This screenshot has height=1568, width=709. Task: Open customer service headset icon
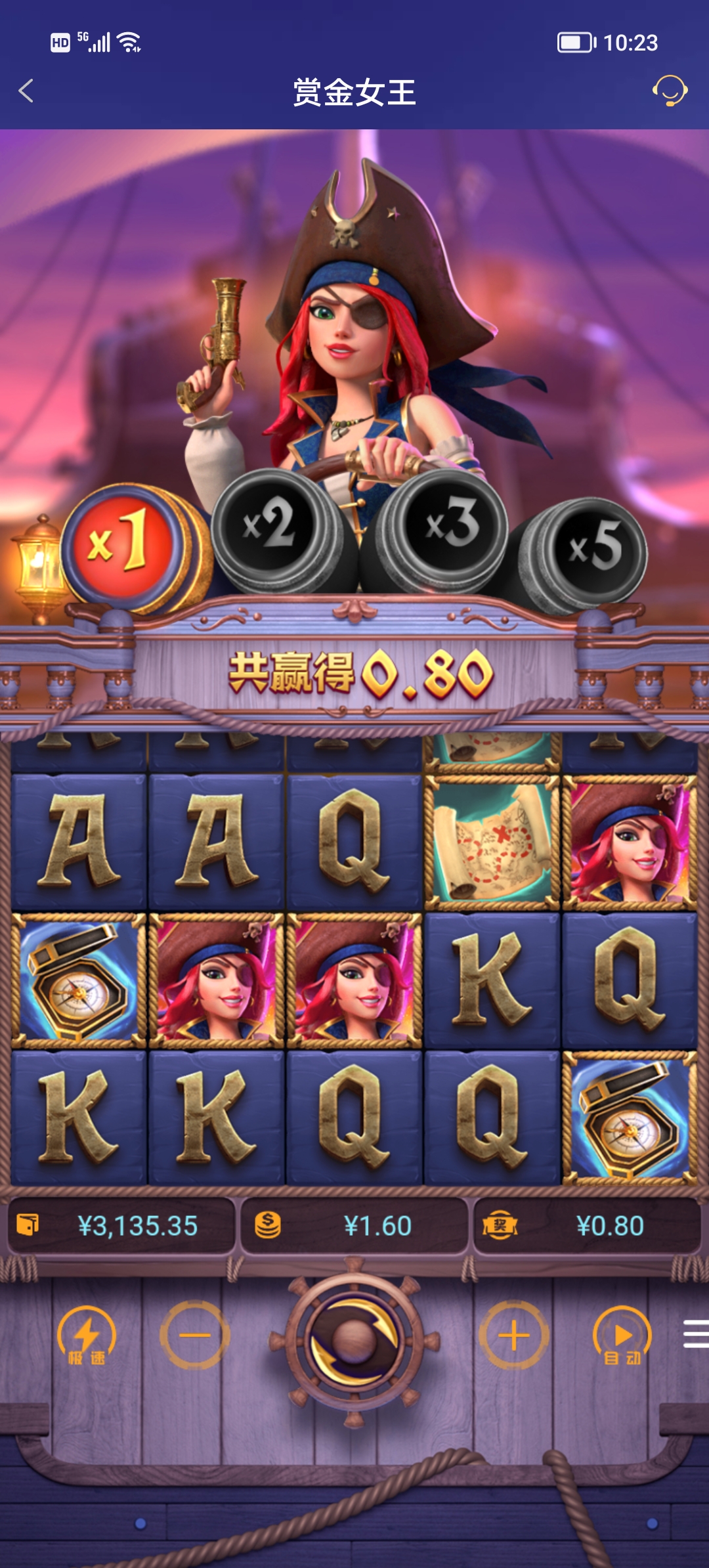click(670, 91)
